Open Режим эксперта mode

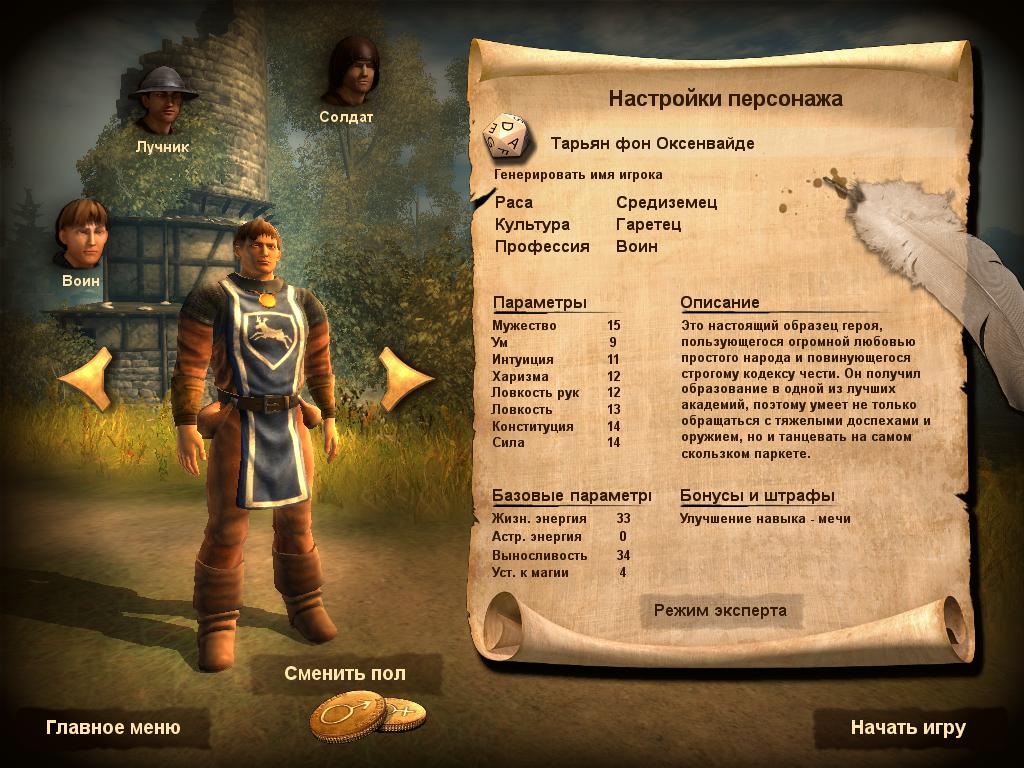[x=720, y=610]
